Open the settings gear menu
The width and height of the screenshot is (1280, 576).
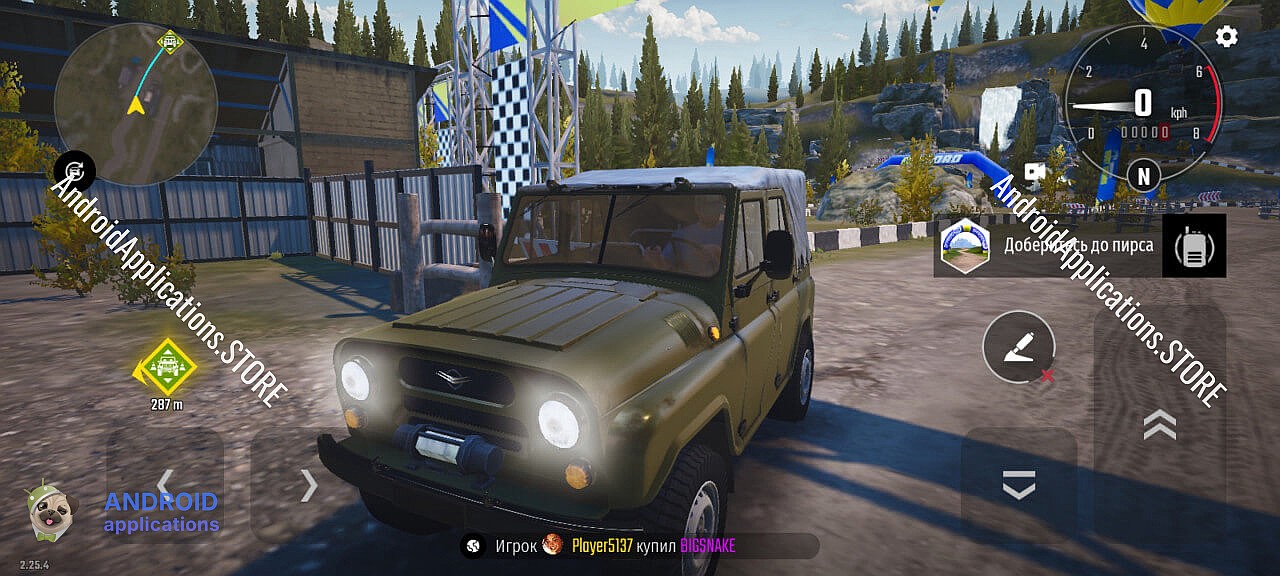(1226, 37)
